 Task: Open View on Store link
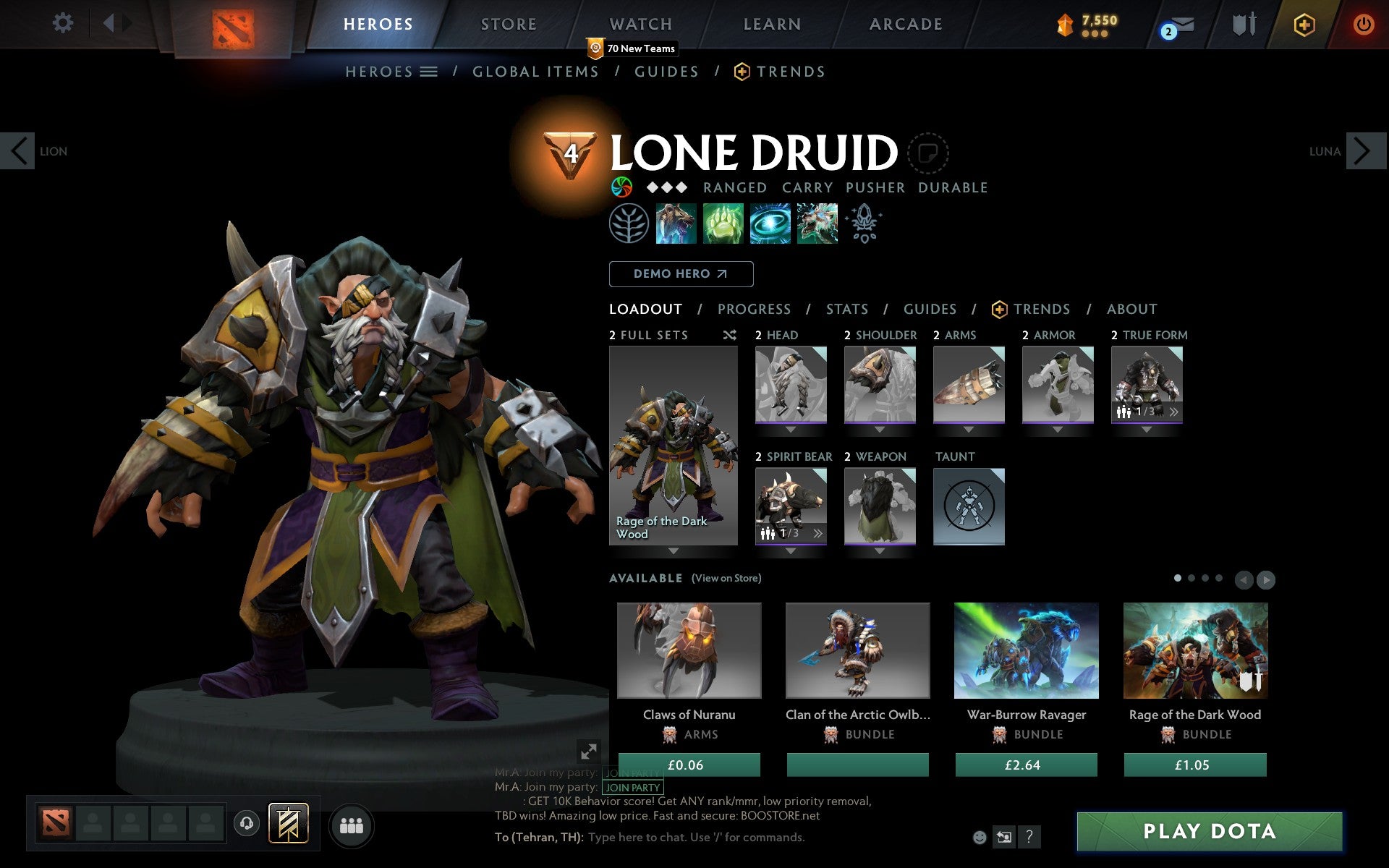[726, 578]
